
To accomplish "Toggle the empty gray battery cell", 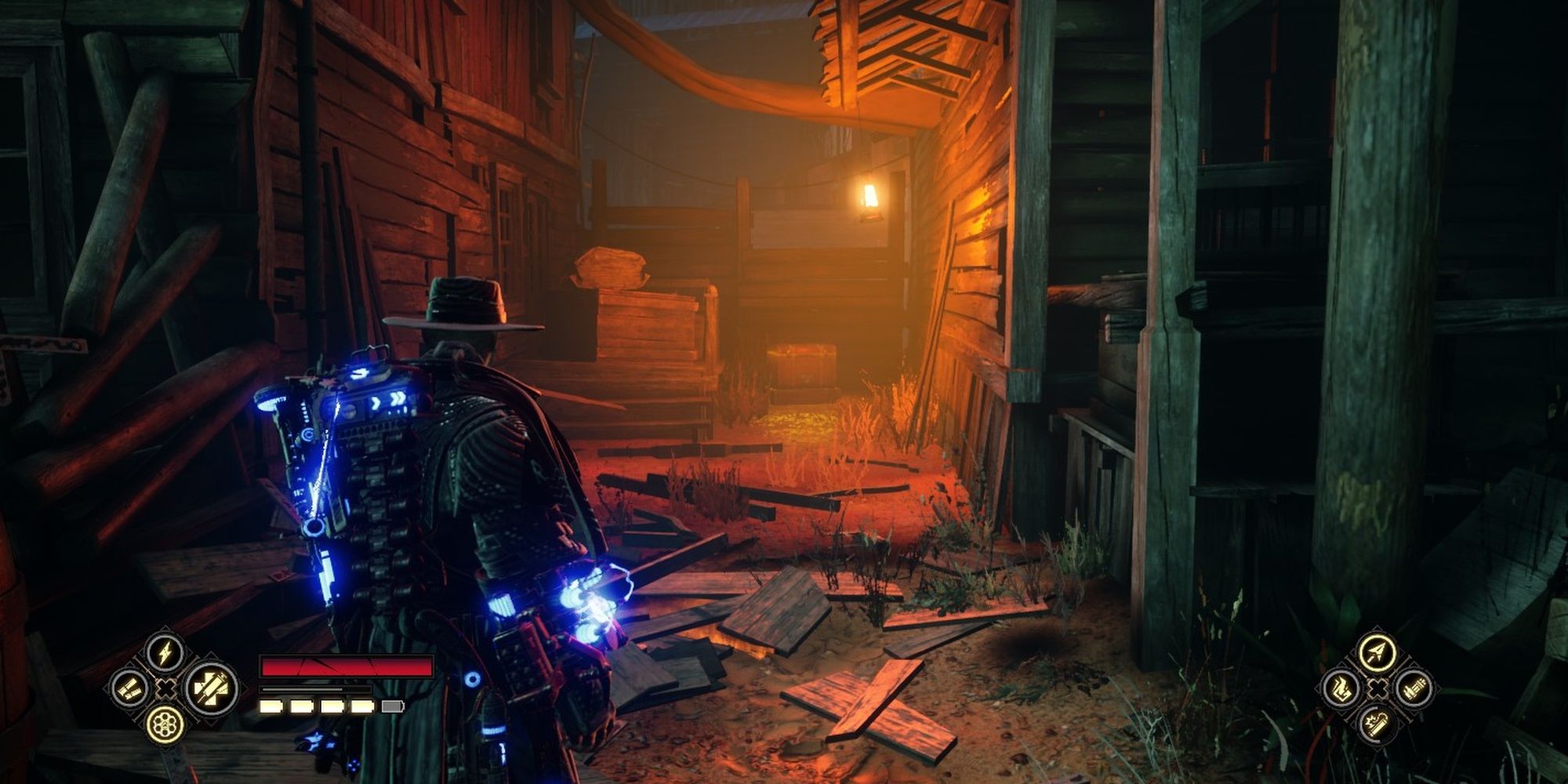I will coord(392,707).
